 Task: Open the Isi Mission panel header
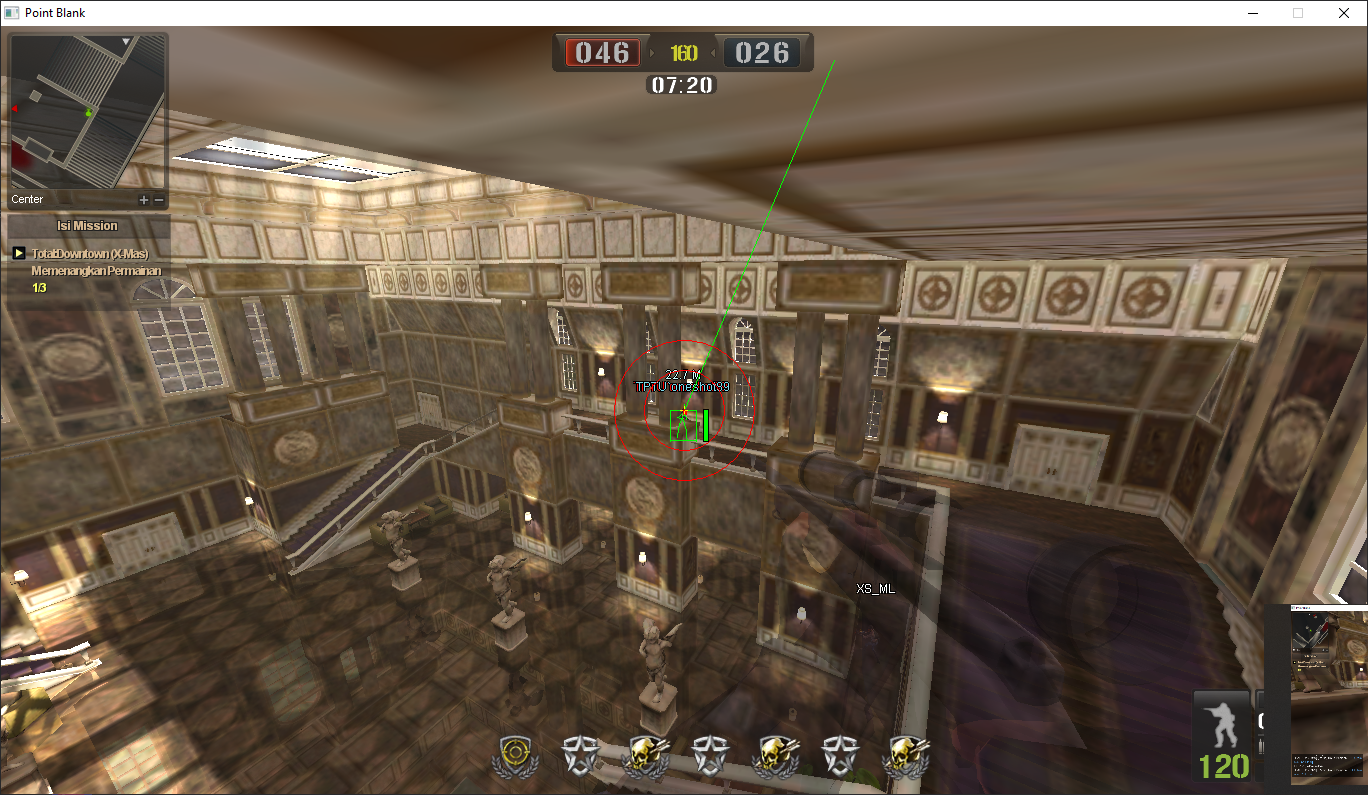coord(87,226)
